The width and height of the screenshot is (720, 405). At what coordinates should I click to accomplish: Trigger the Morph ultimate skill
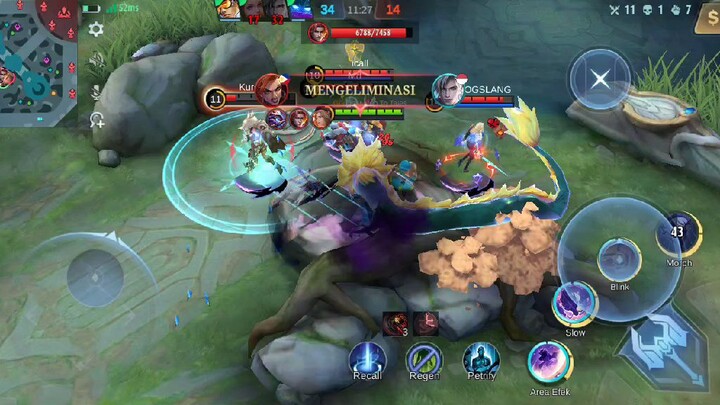[679, 234]
